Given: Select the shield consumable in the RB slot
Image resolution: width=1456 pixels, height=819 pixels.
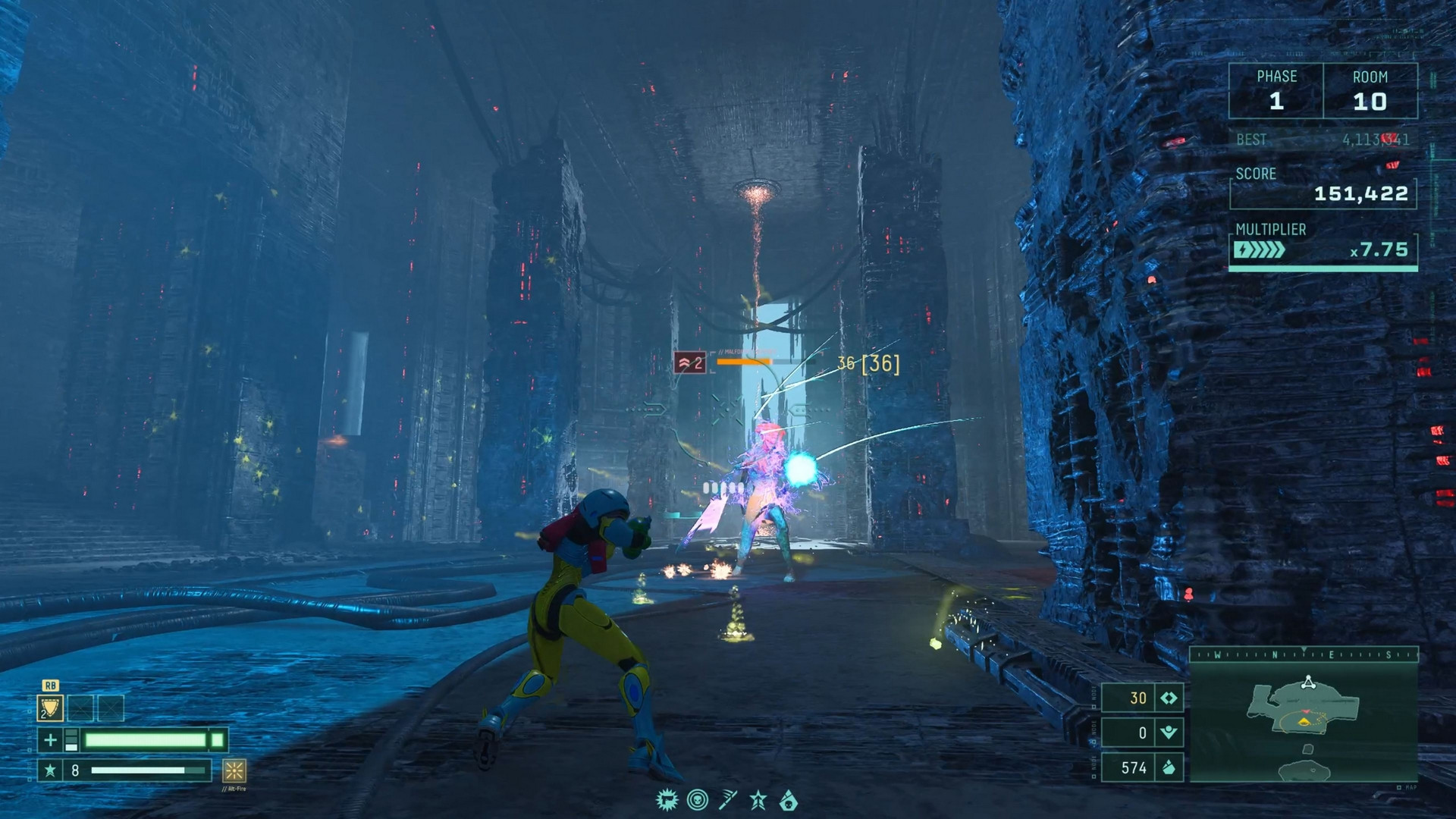Looking at the screenshot, I should pyautogui.click(x=50, y=708).
